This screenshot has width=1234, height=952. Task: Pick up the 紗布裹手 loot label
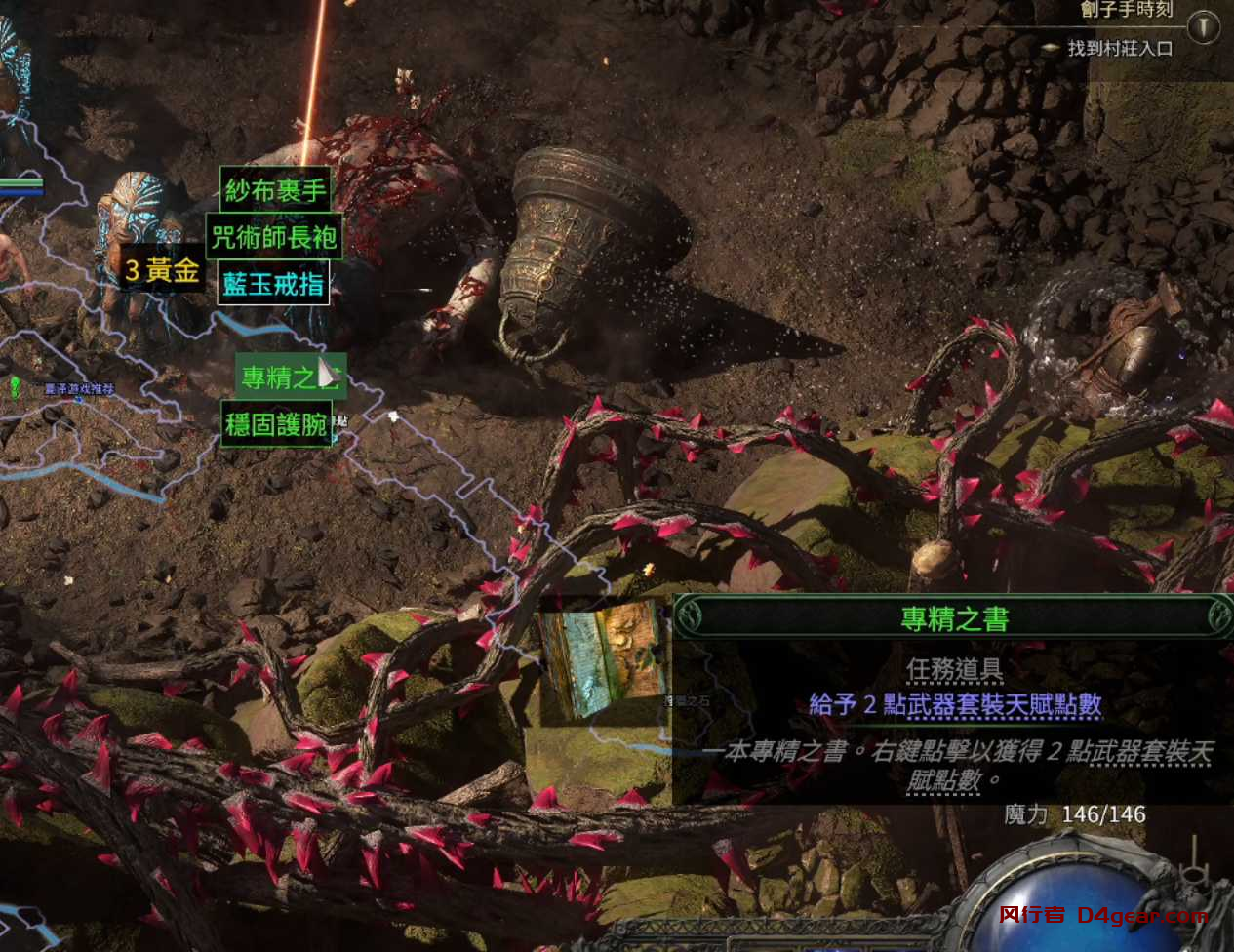coord(275,190)
